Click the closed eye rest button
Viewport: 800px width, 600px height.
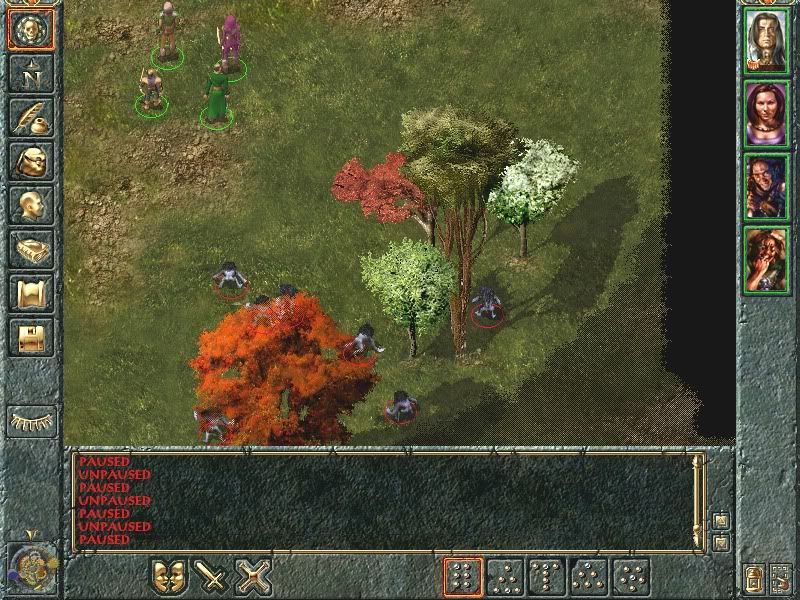30,420
